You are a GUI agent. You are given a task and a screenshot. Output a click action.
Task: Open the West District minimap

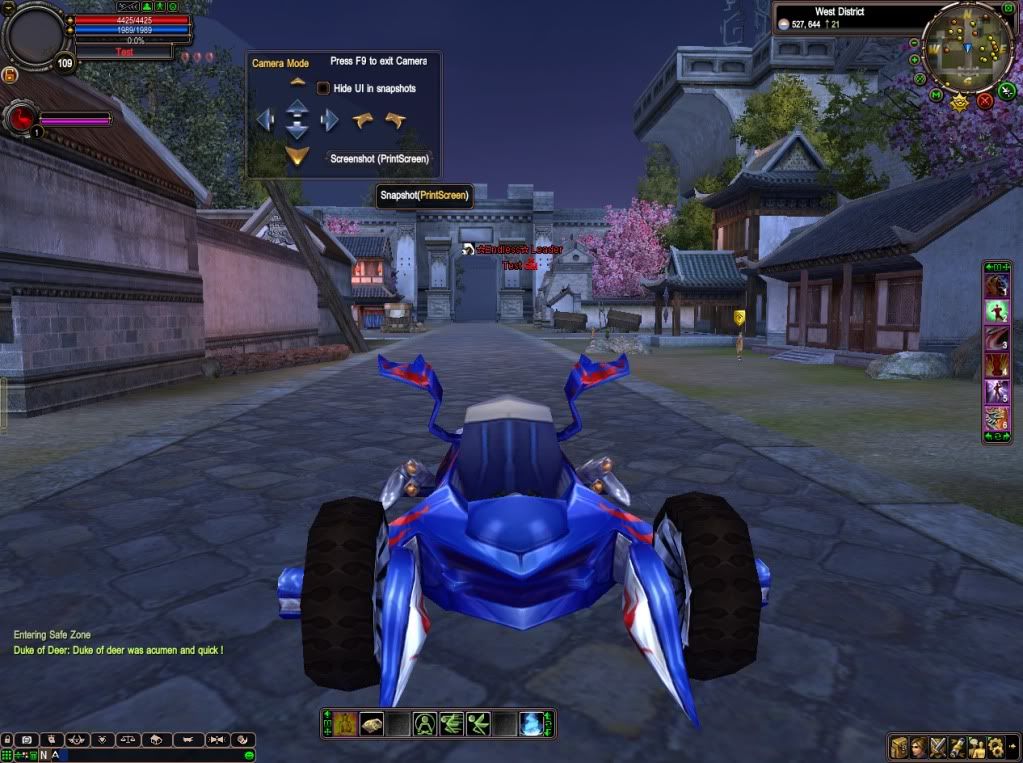967,47
